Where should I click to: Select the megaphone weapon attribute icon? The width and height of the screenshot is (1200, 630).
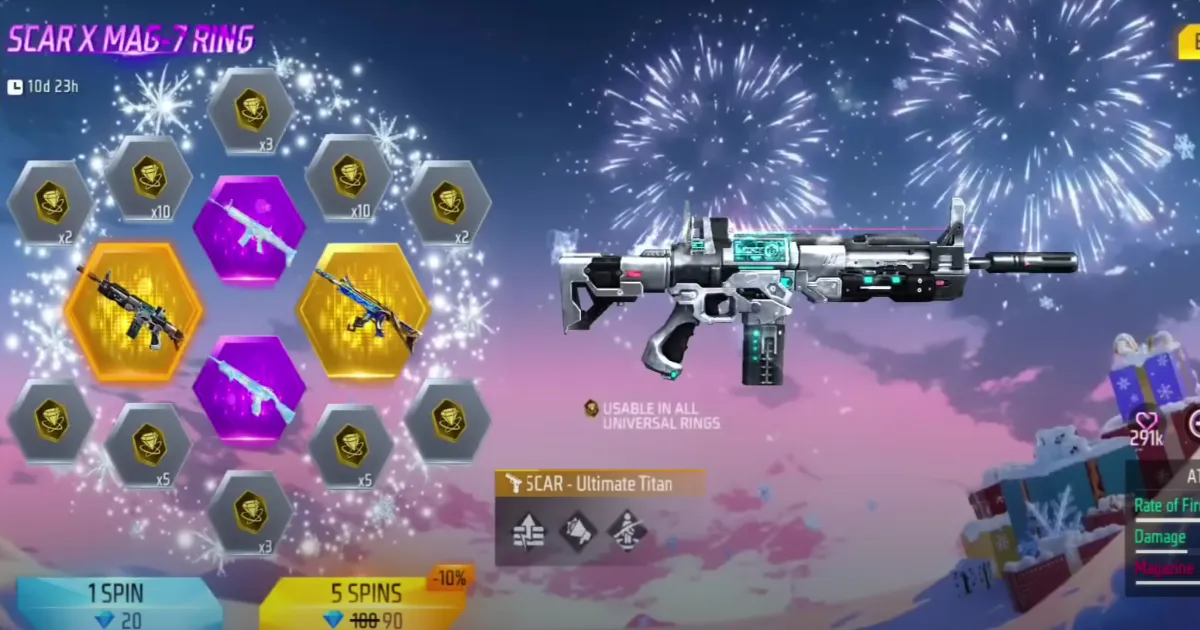tap(577, 531)
